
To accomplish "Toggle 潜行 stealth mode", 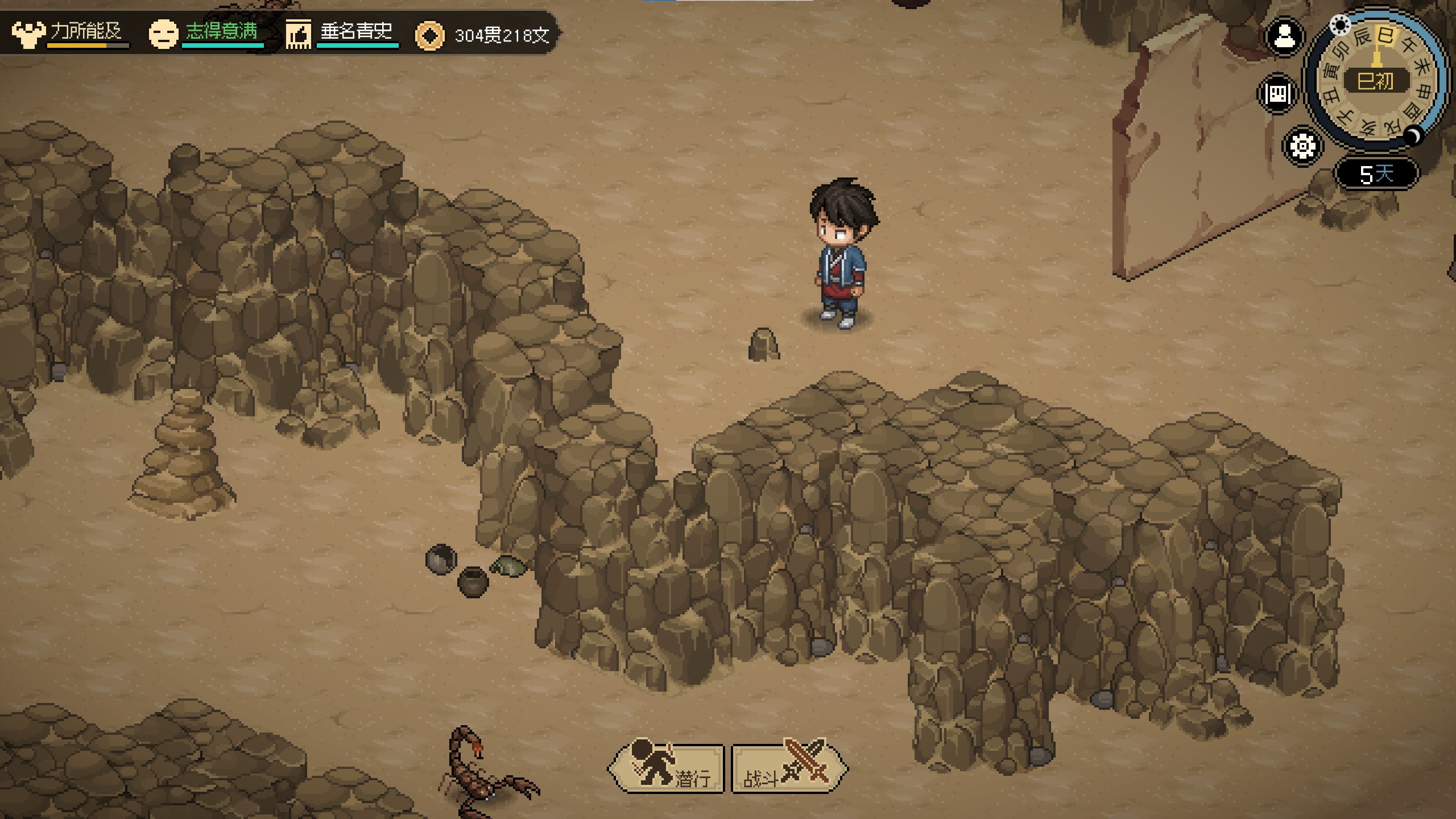I will 667,769.
